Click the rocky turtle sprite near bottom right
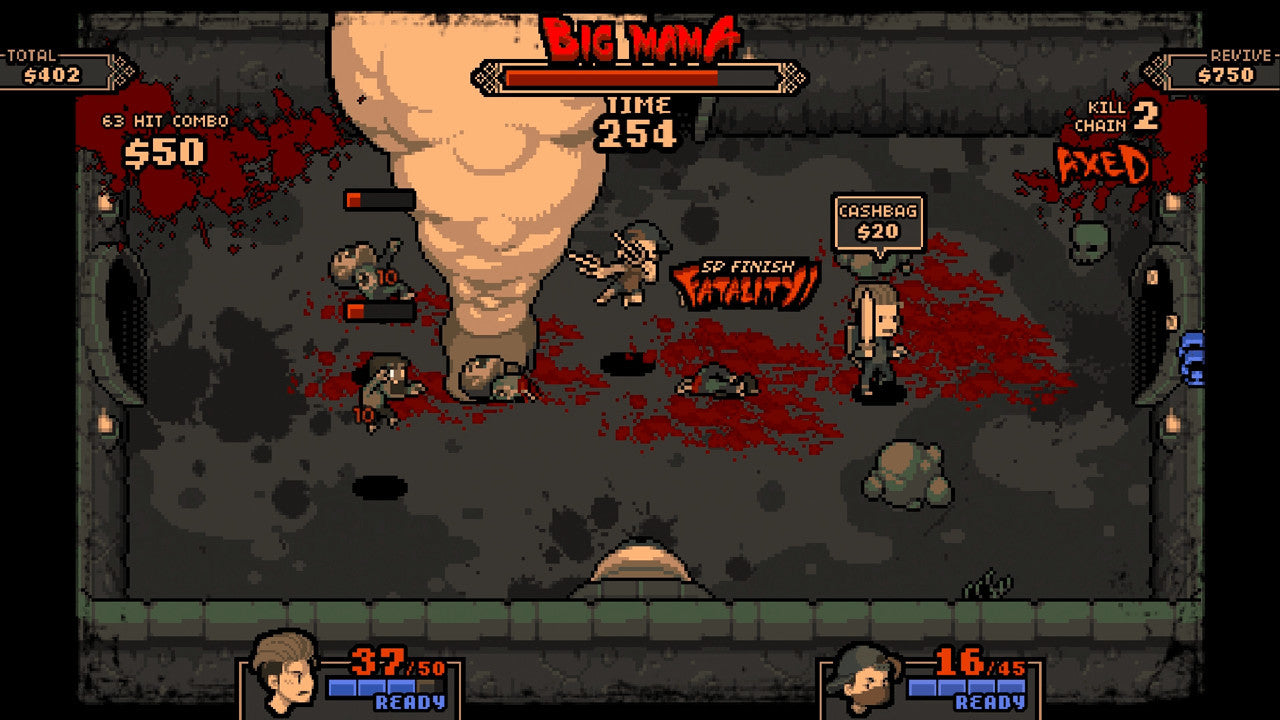Image resolution: width=1280 pixels, height=720 pixels. pos(912,470)
